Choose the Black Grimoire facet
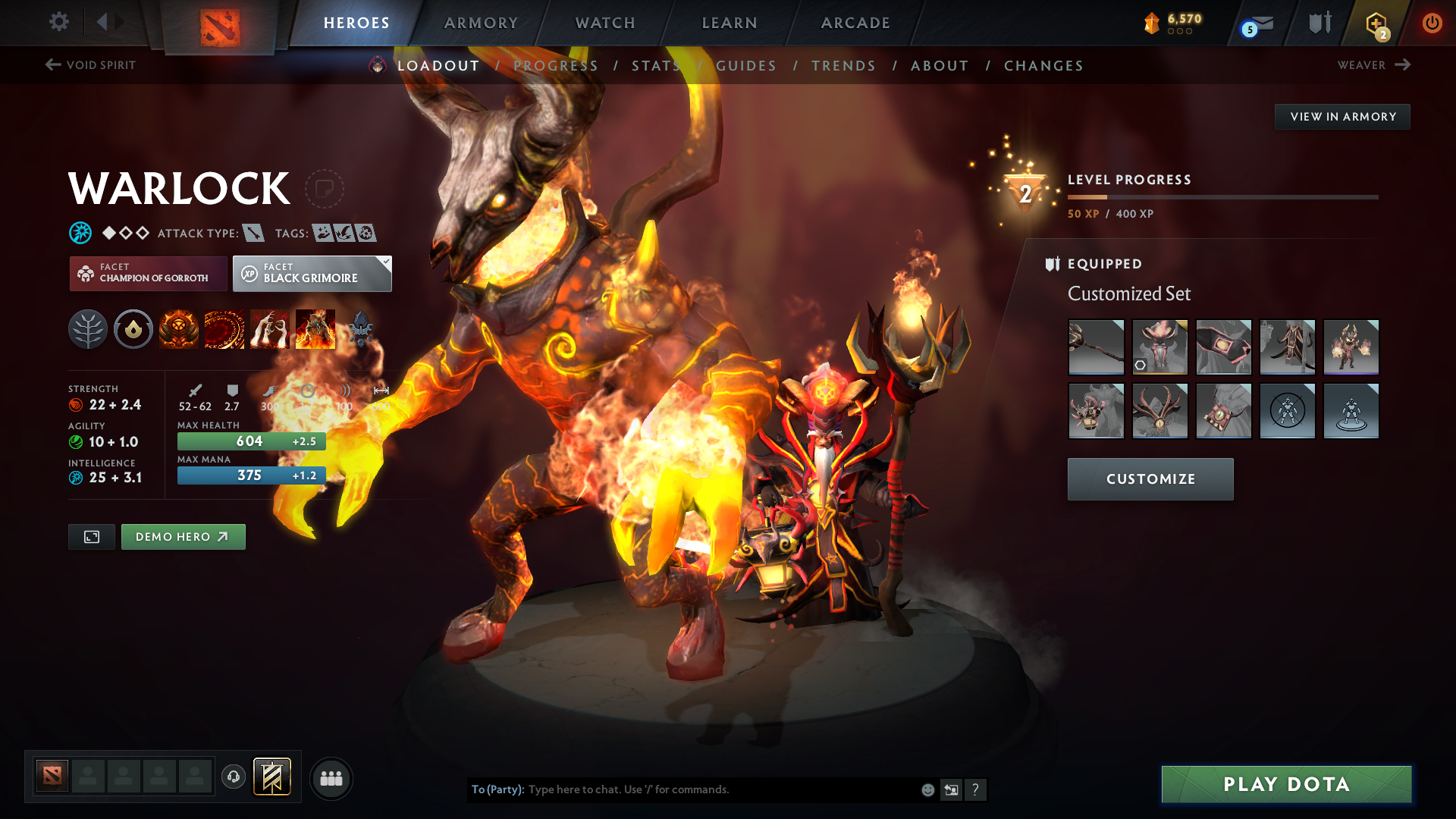 312,274
